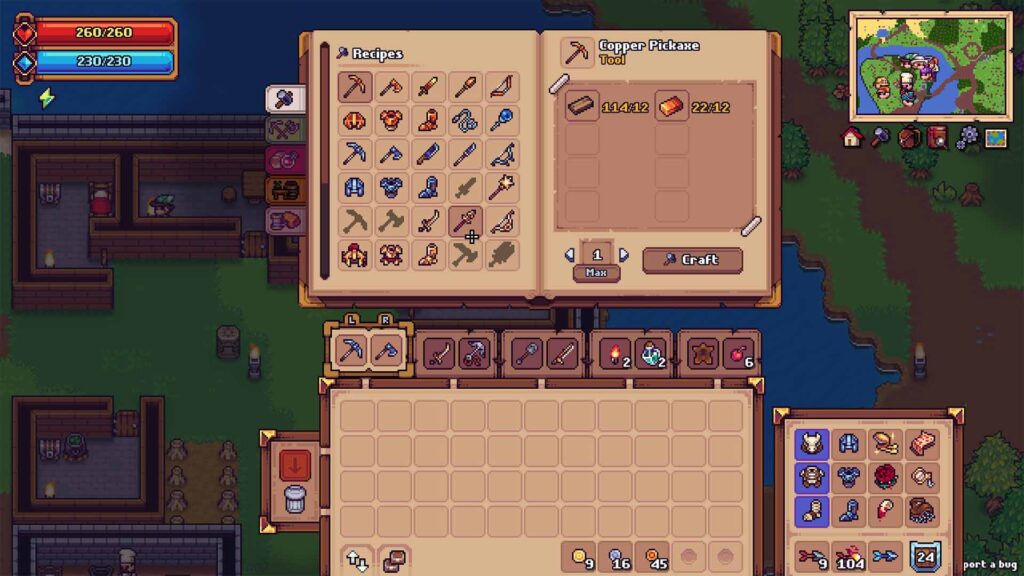Click the trash can to discard items
This screenshot has height=576, width=1024.
295,498
